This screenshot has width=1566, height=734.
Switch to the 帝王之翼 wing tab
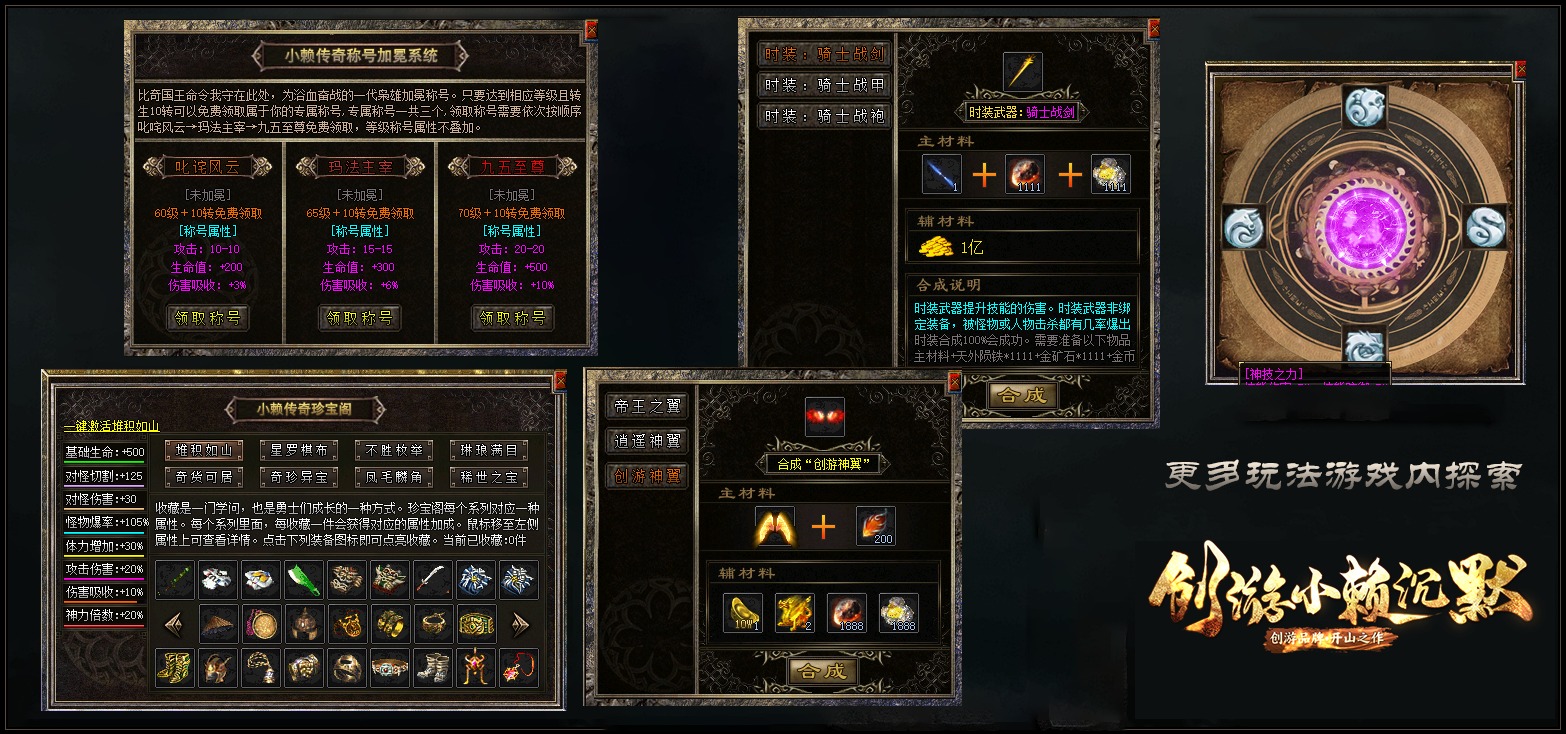(646, 406)
